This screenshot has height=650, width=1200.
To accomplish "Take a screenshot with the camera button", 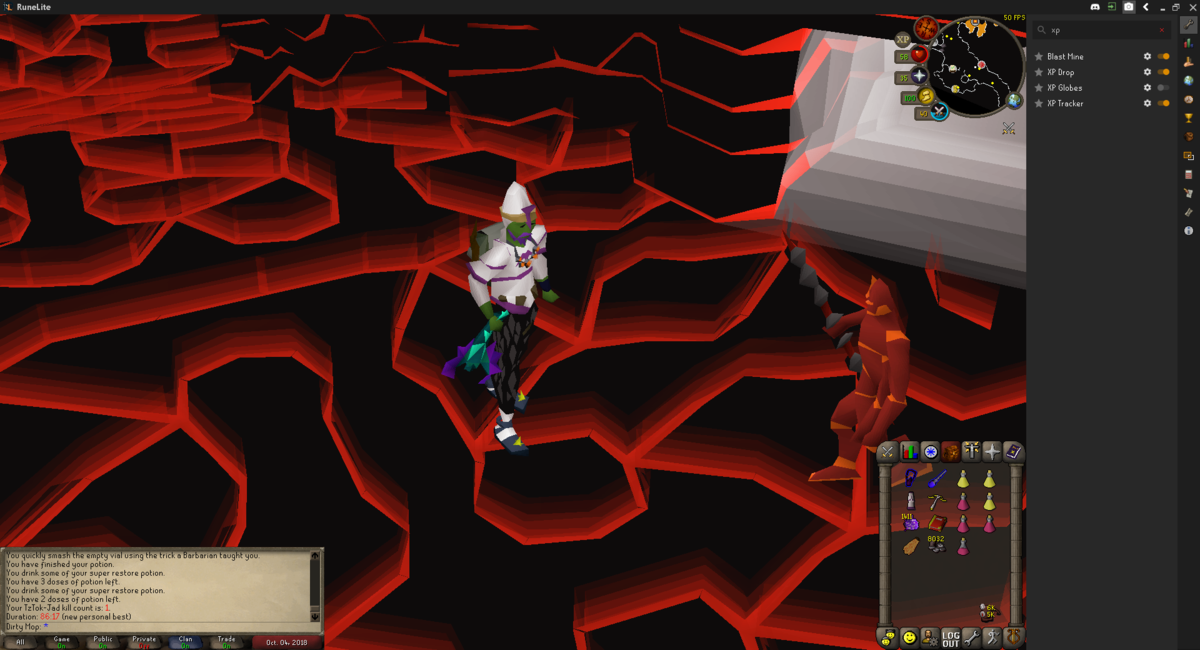I will click(1128, 7).
